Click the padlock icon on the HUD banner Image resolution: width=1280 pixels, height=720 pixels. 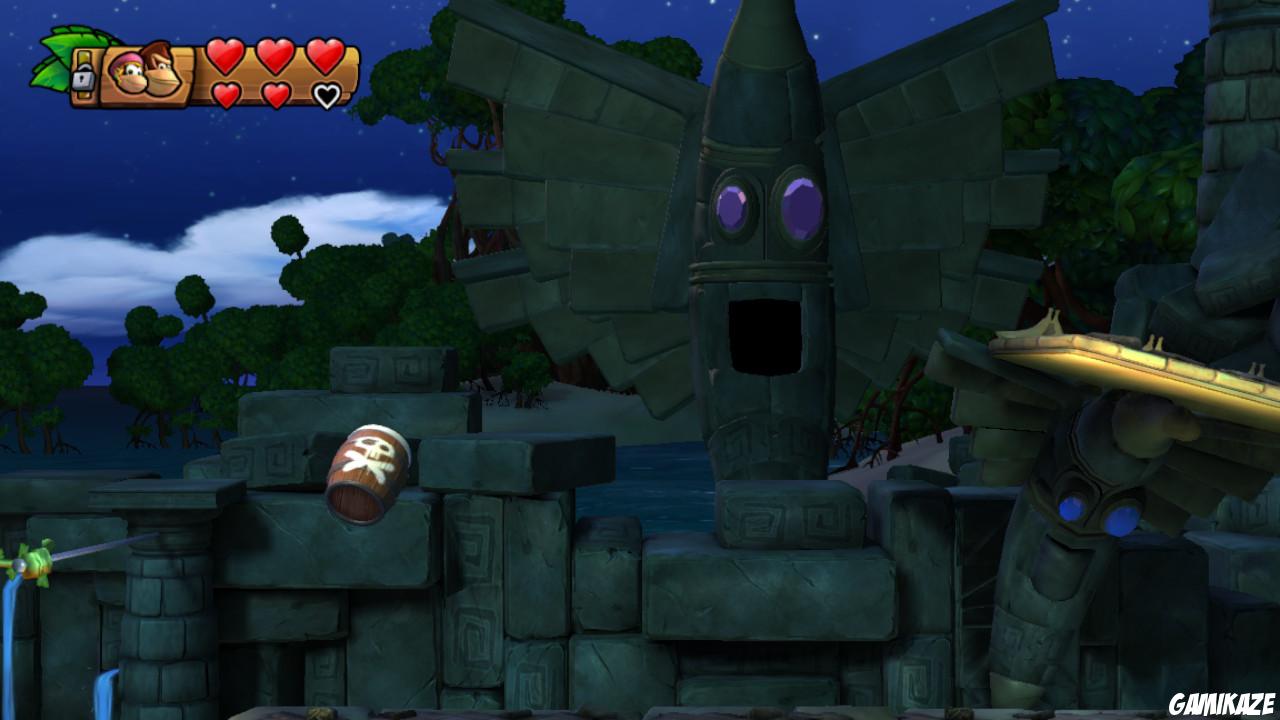click(x=83, y=75)
